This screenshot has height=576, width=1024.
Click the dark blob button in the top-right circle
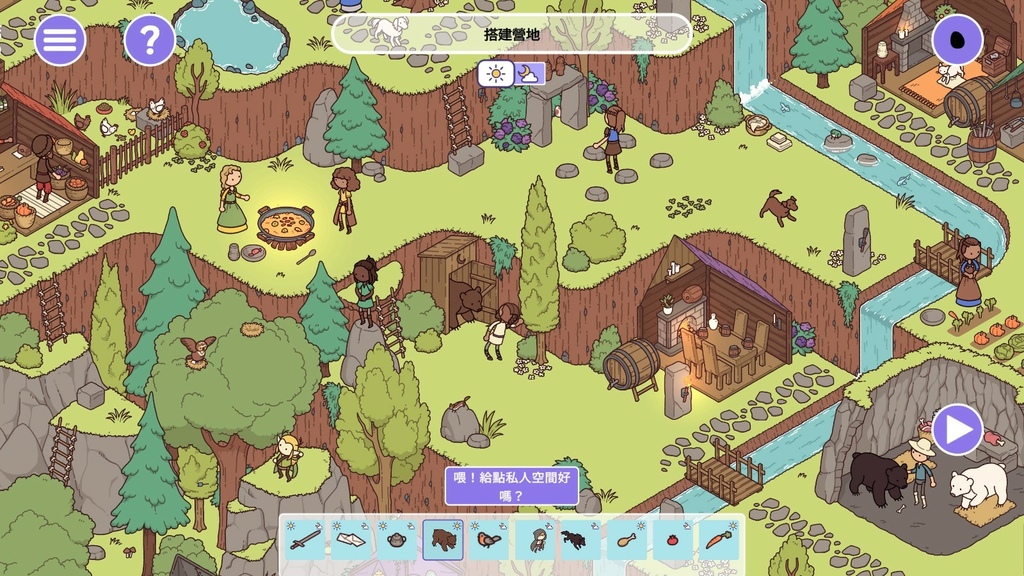point(958,40)
